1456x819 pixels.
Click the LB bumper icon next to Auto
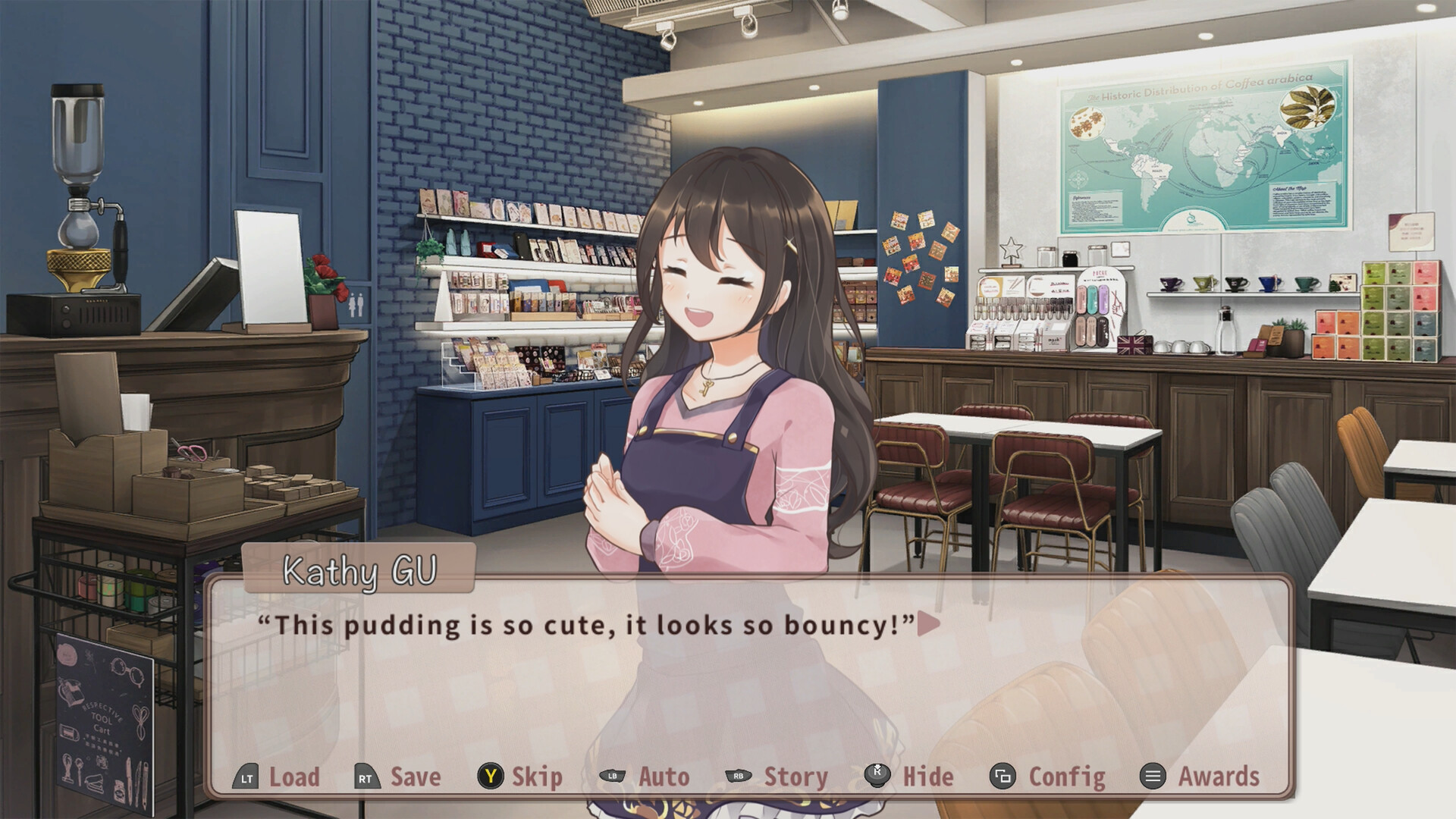click(613, 777)
